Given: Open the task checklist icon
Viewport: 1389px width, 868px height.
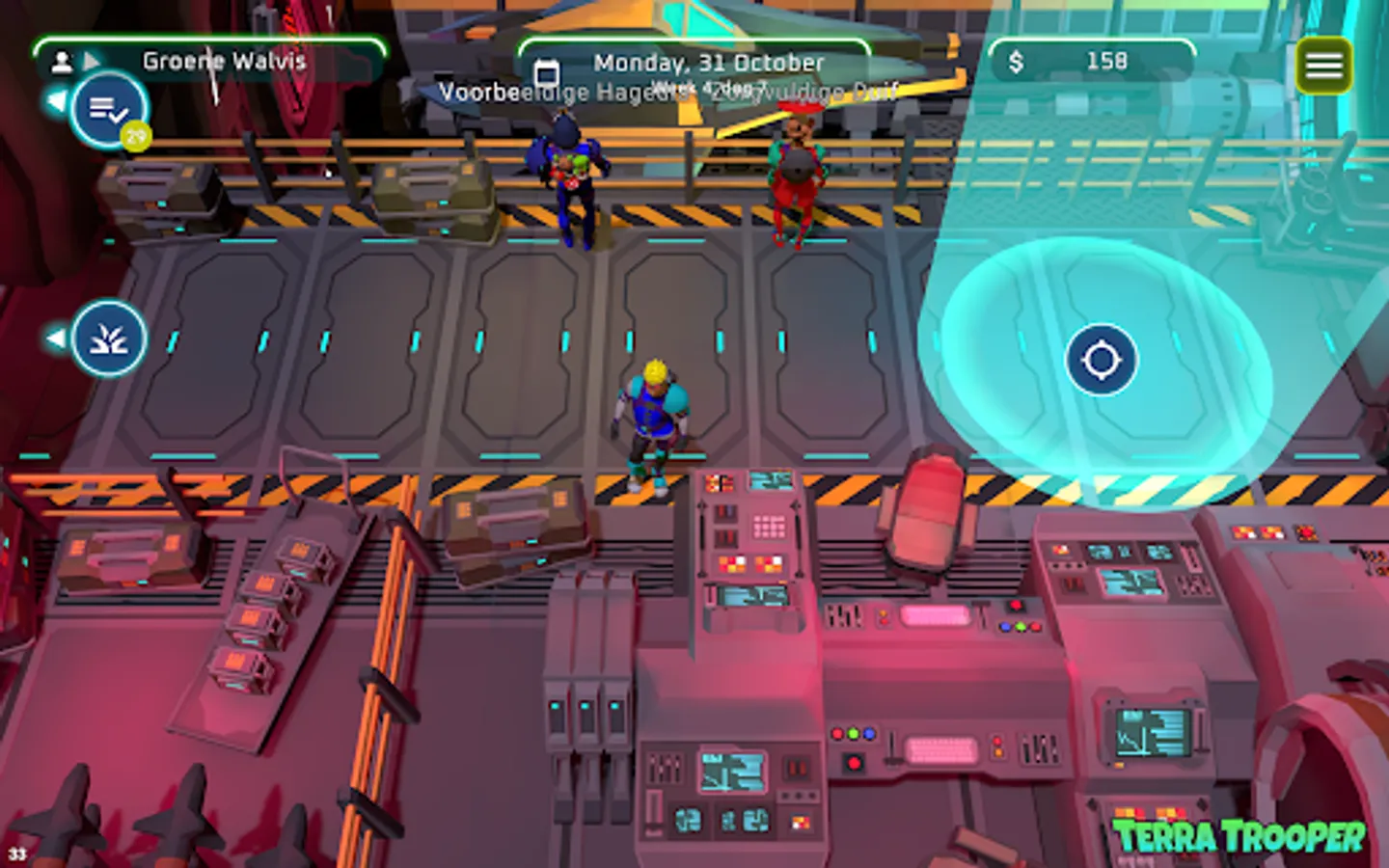Looking at the screenshot, I should 109,109.
